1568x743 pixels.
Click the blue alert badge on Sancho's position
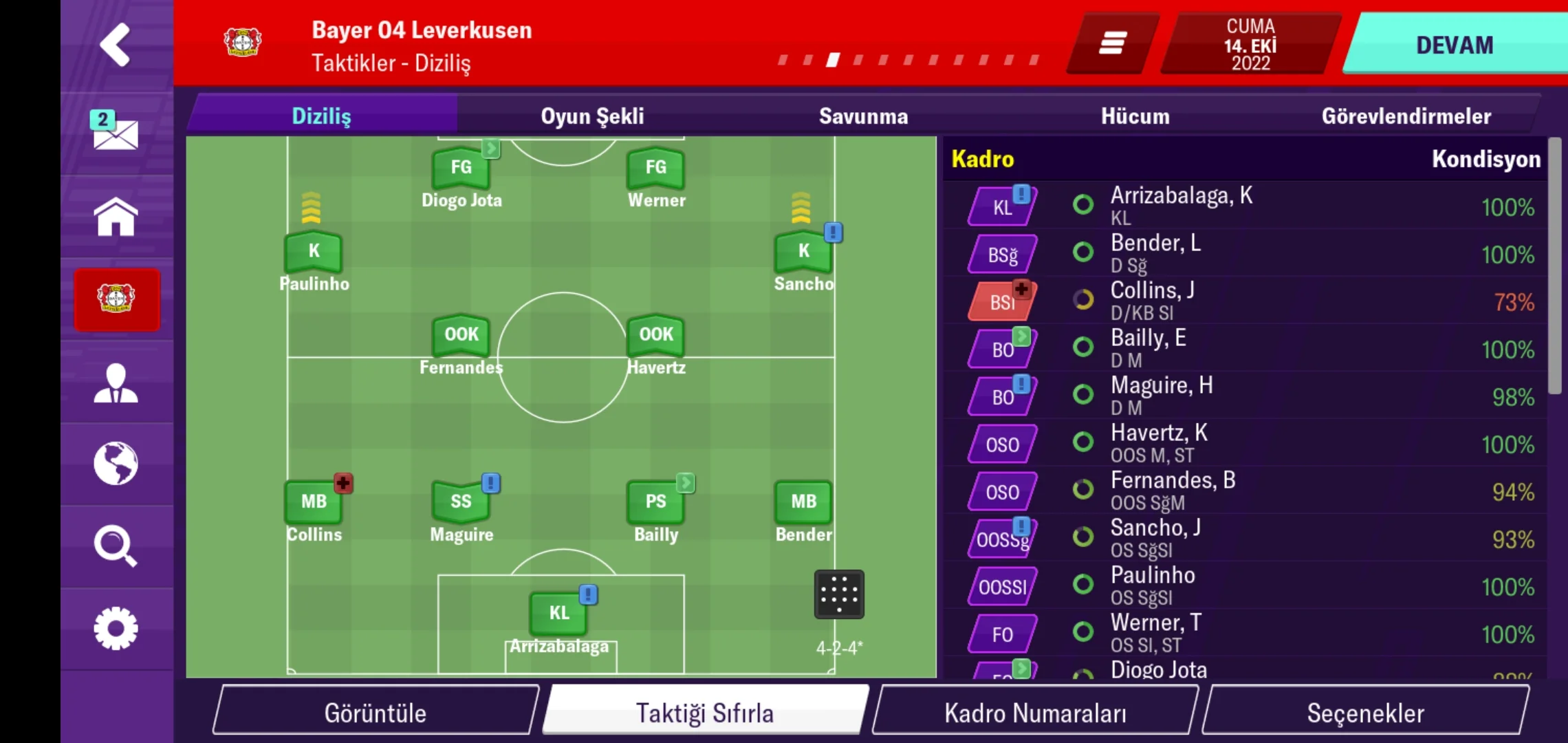(x=834, y=233)
